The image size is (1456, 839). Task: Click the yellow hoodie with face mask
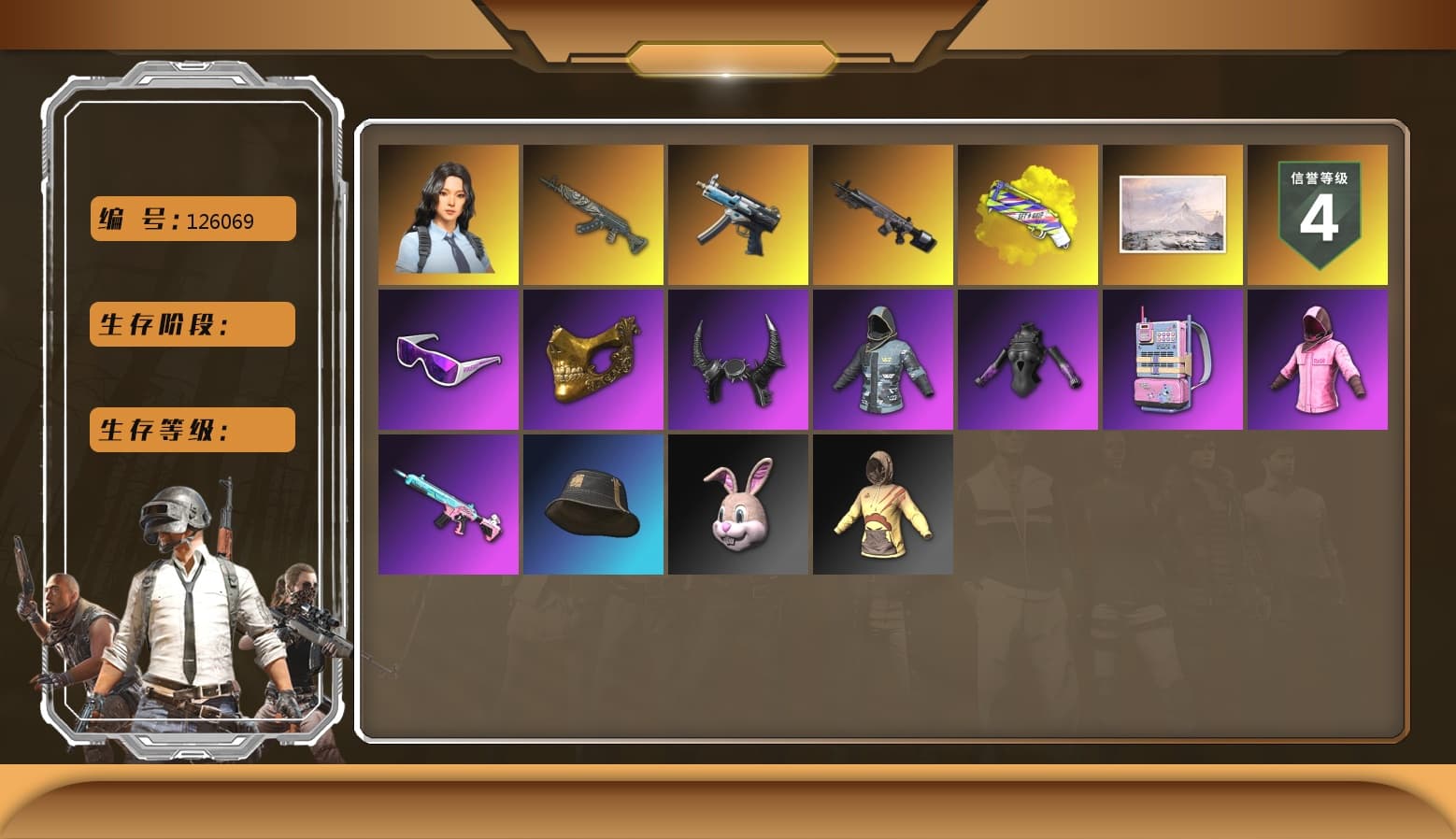883,504
